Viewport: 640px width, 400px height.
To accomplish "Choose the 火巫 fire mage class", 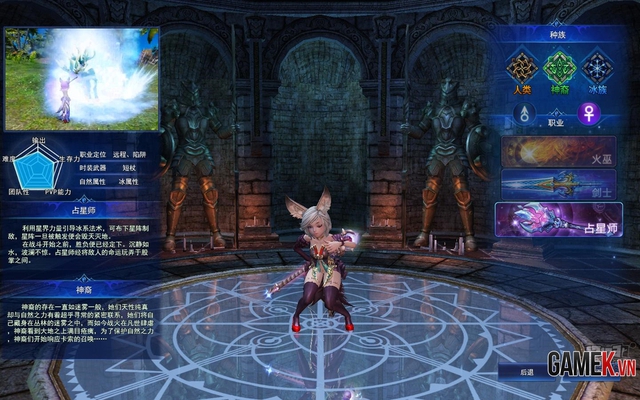I will pos(560,152).
